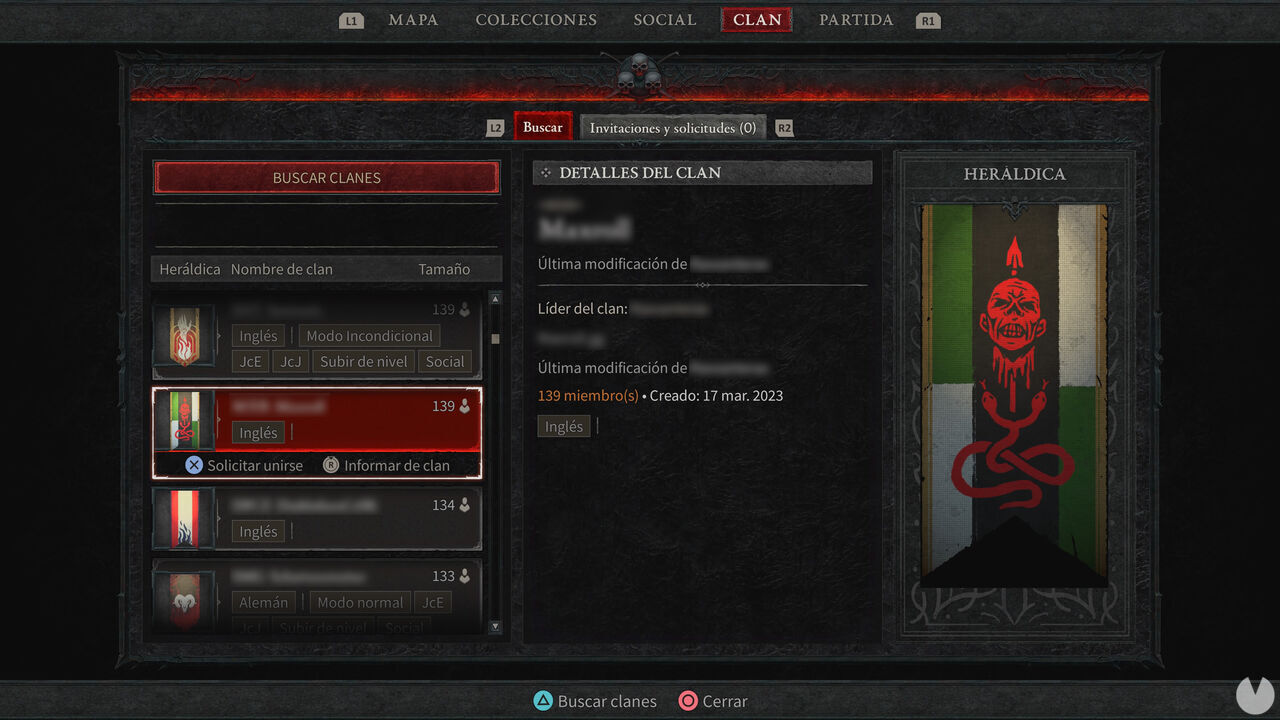Viewport: 1280px width, 720px height.
Task: Open the SOCIAL menu at the top
Action: (664, 19)
